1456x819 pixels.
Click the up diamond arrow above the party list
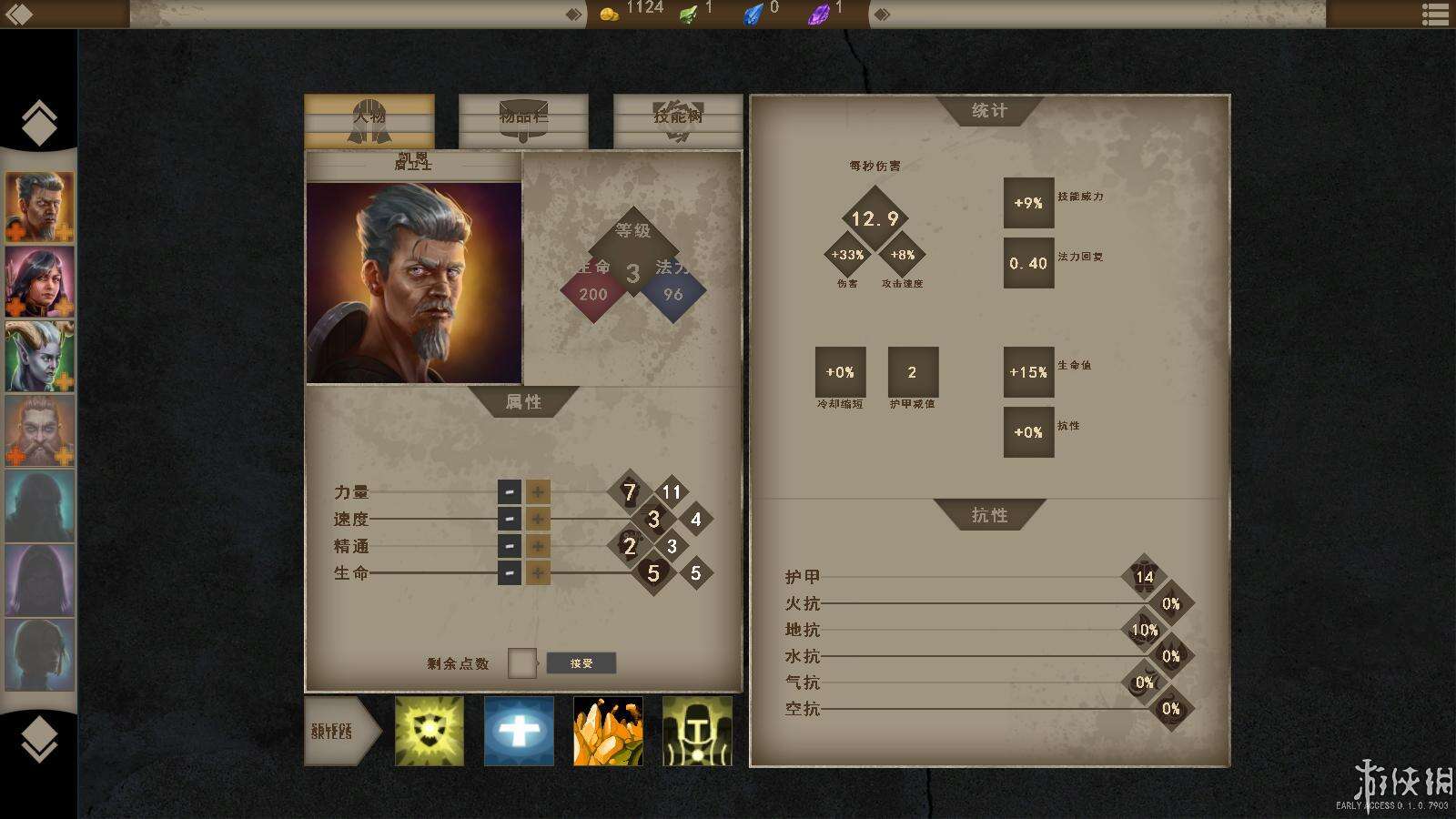[x=37, y=121]
